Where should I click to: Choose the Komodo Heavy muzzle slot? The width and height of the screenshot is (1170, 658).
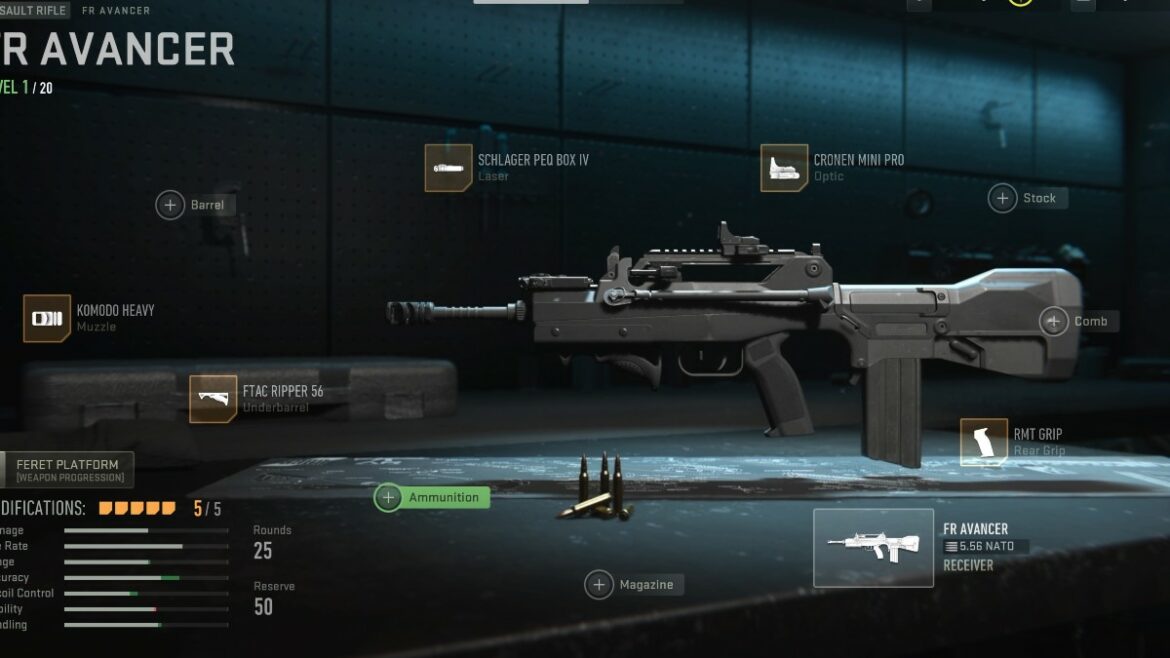[x=47, y=318]
